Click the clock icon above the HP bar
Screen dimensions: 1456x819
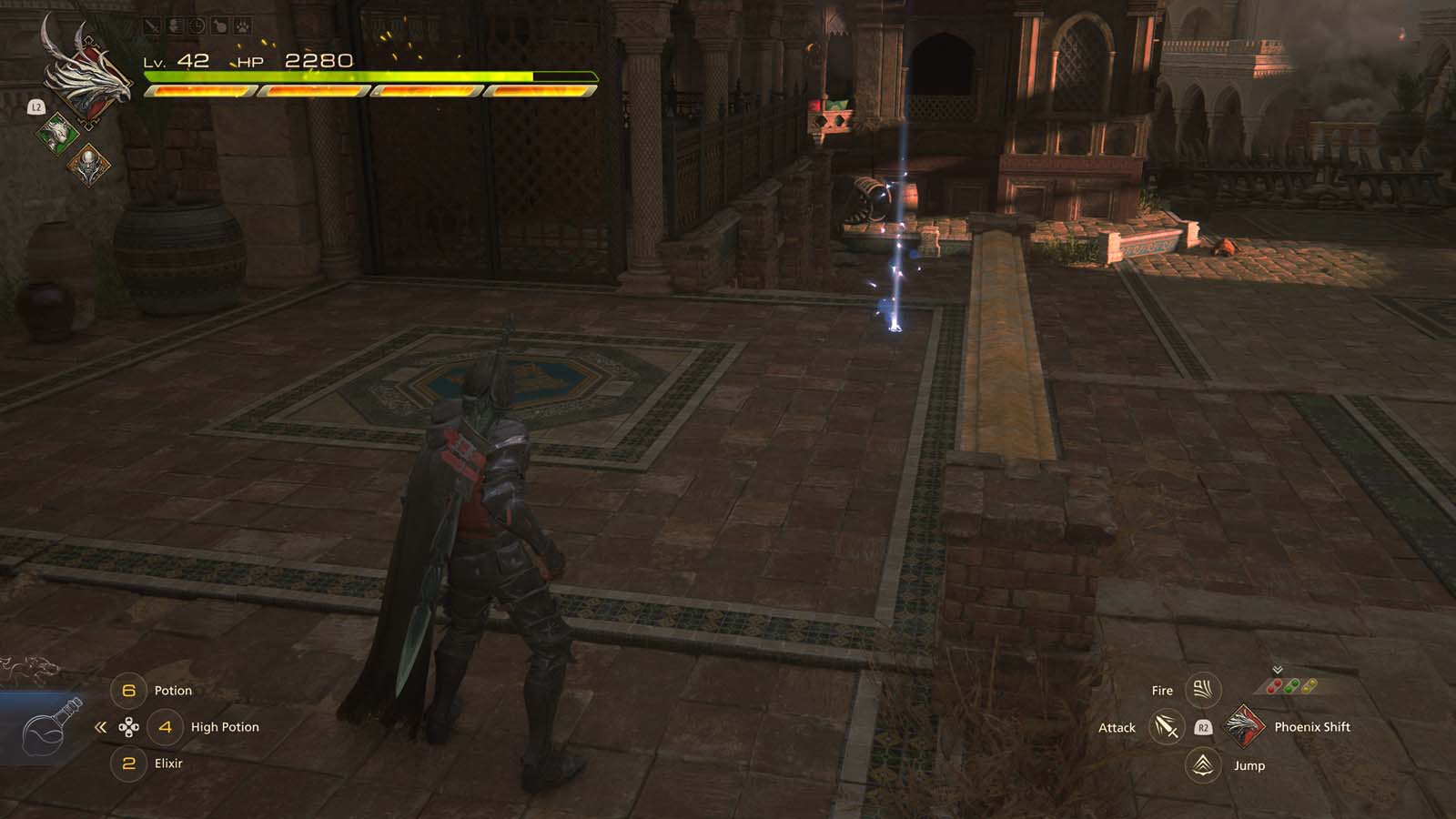(x=197, y=25)
